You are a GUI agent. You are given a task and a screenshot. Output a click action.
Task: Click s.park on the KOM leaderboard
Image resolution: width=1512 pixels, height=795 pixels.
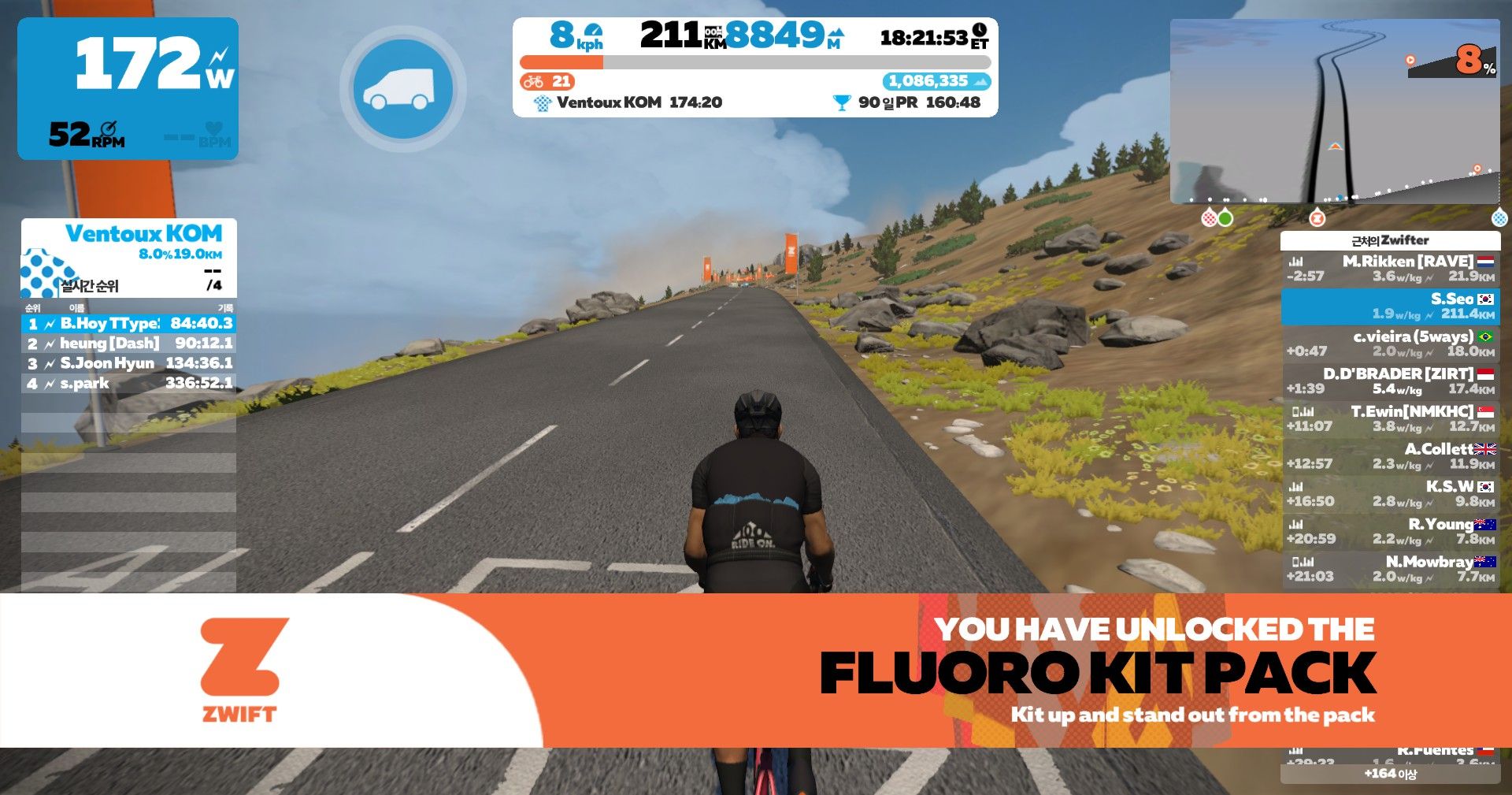click(129, 384)
